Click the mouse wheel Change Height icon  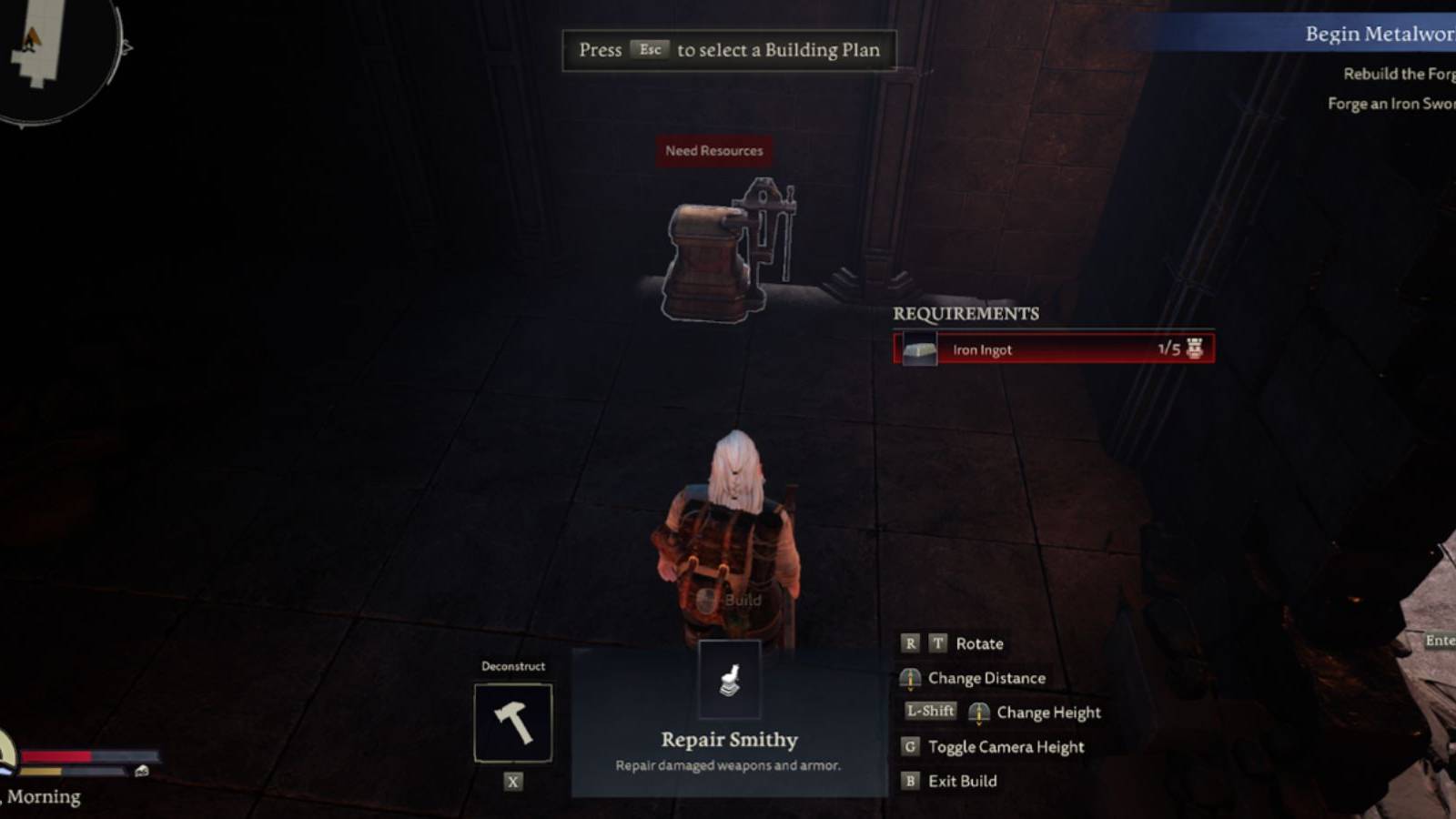click(980, 713)
